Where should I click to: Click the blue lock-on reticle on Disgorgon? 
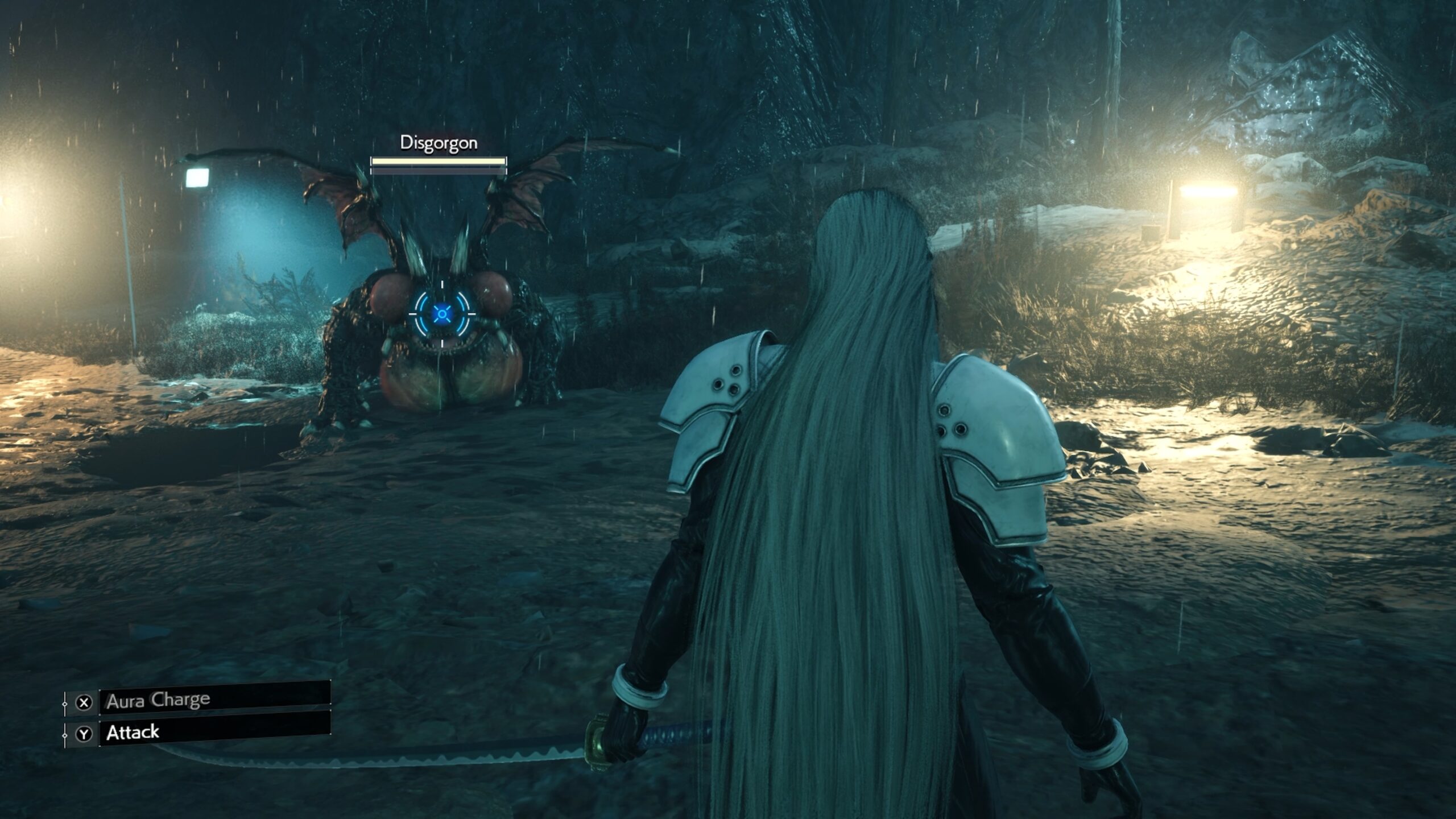point(441,313)
